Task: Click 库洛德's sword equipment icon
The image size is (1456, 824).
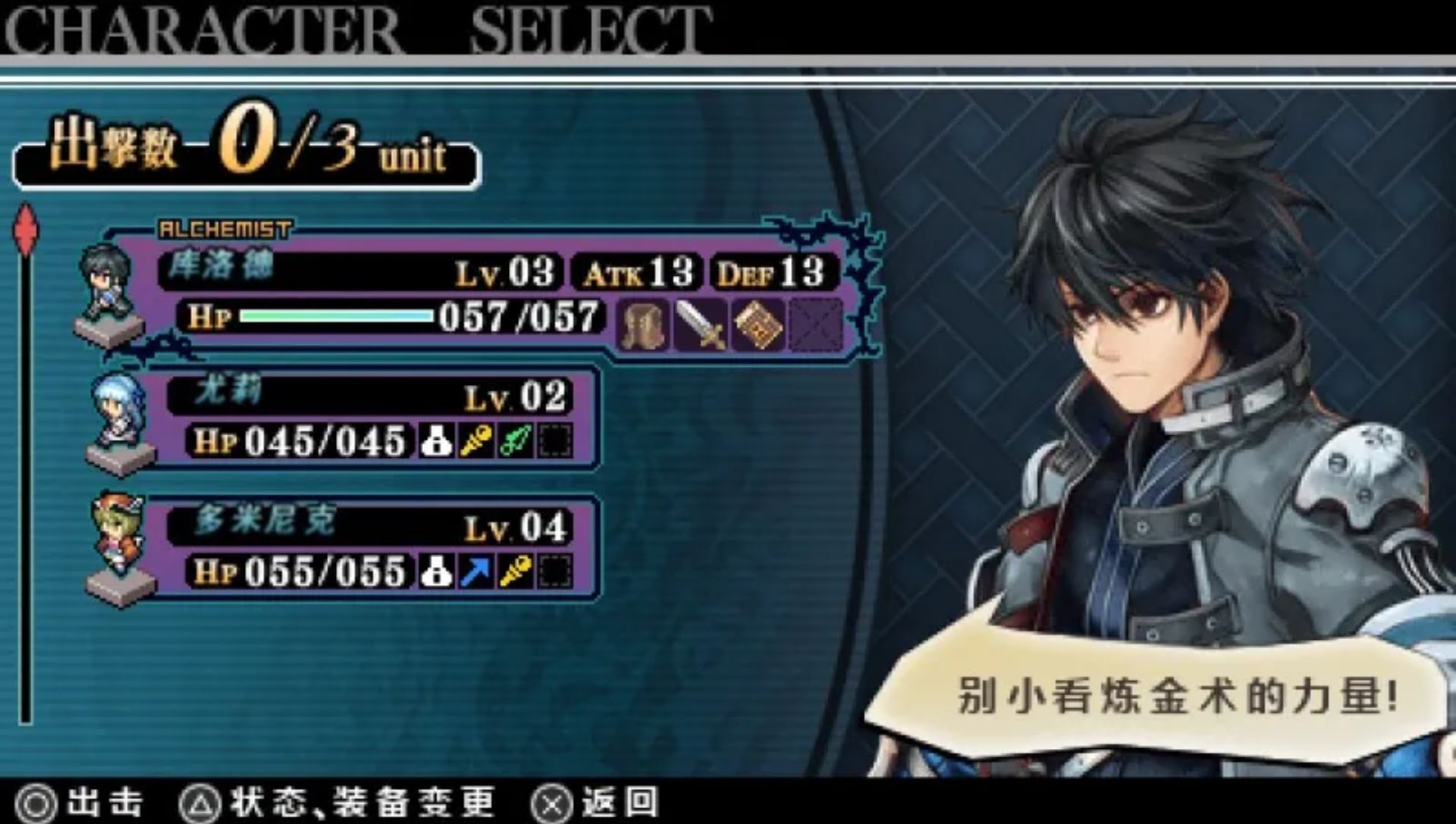Action: click(701, 324)
